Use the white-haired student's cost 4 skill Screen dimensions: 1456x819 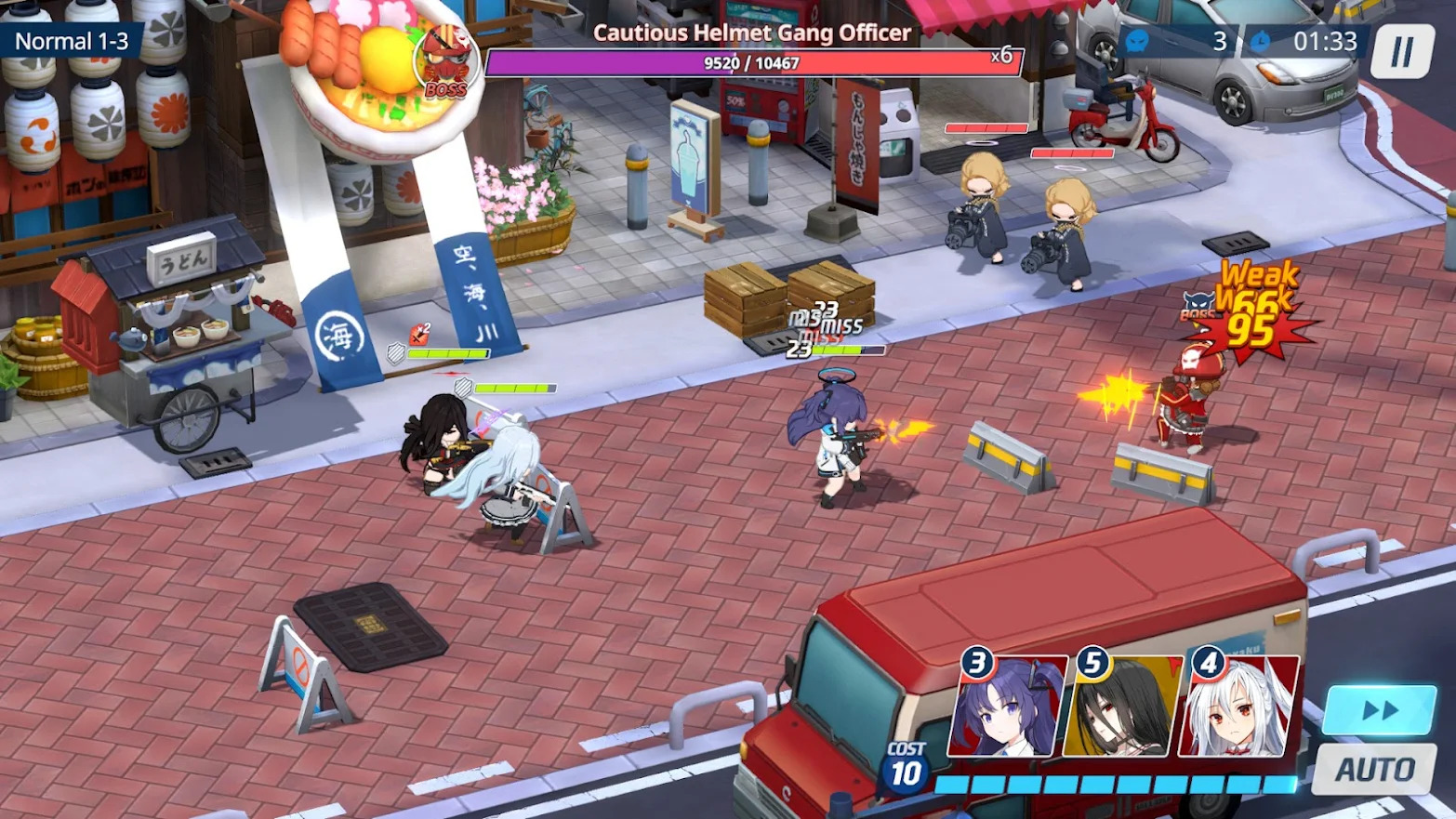pyautogui.click(x=1238, y=708)
